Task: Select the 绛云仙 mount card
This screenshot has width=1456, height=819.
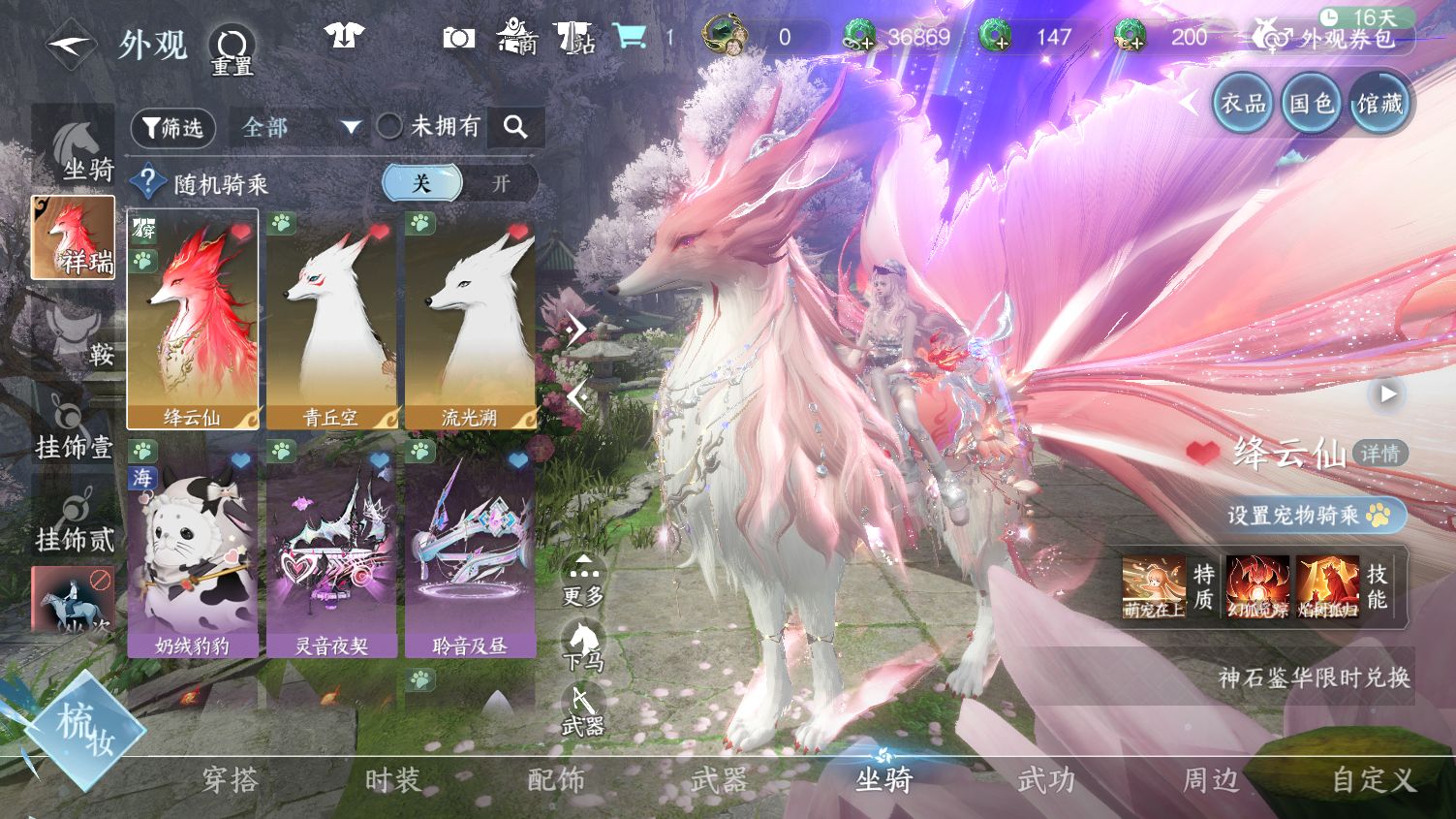Action: (193, 319)
